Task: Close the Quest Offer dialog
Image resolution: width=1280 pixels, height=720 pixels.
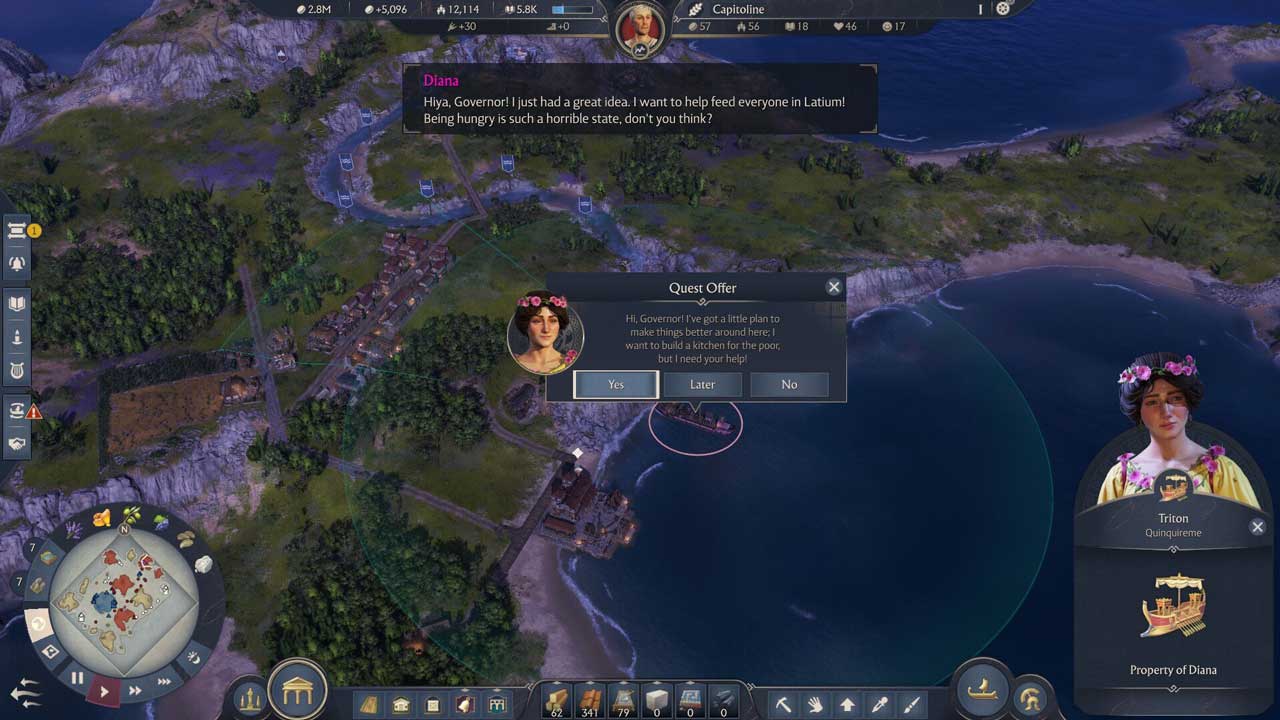Action: tap(834, 287)
